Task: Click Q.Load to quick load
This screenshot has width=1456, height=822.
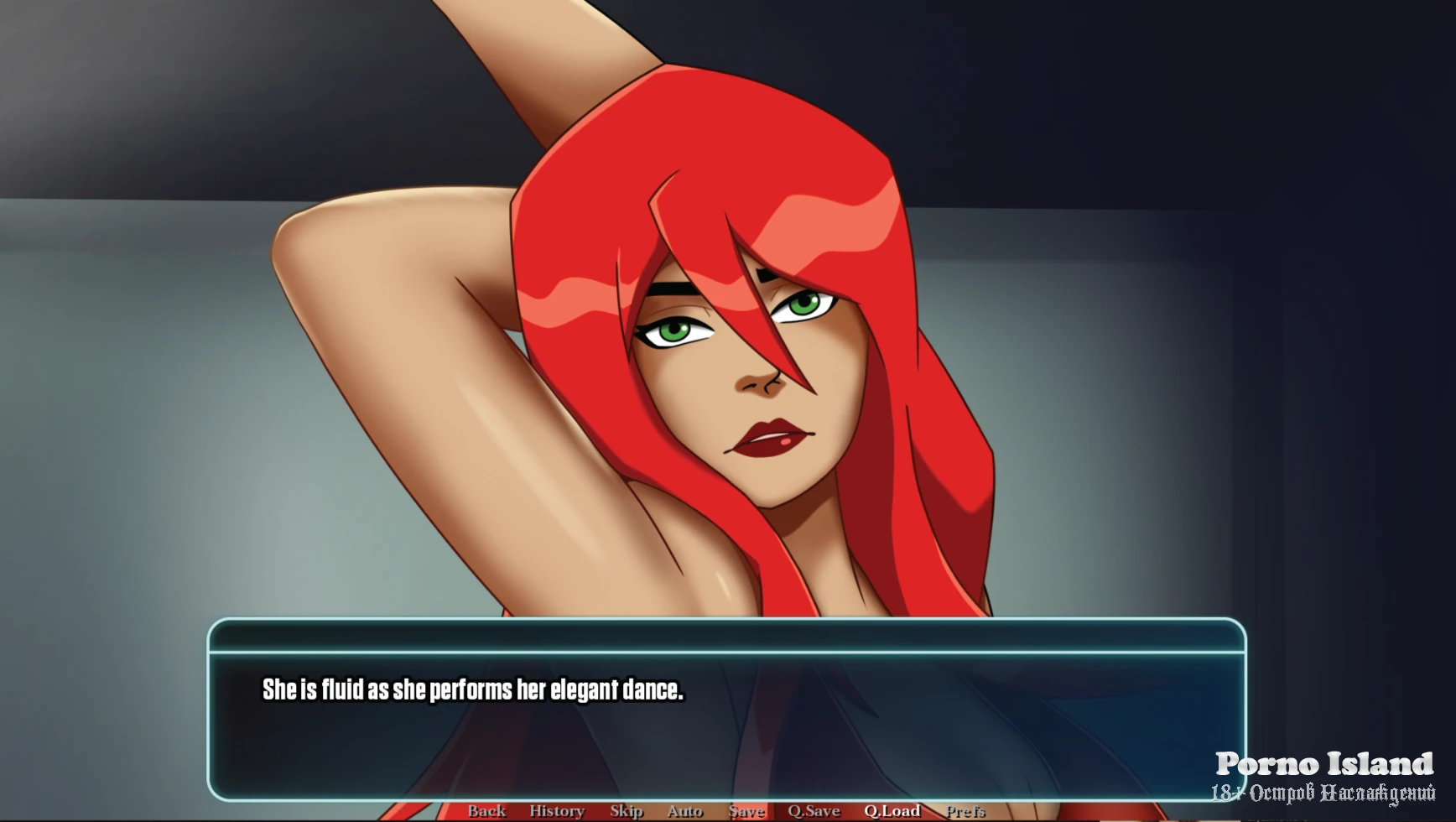Action: pos(892,810)
